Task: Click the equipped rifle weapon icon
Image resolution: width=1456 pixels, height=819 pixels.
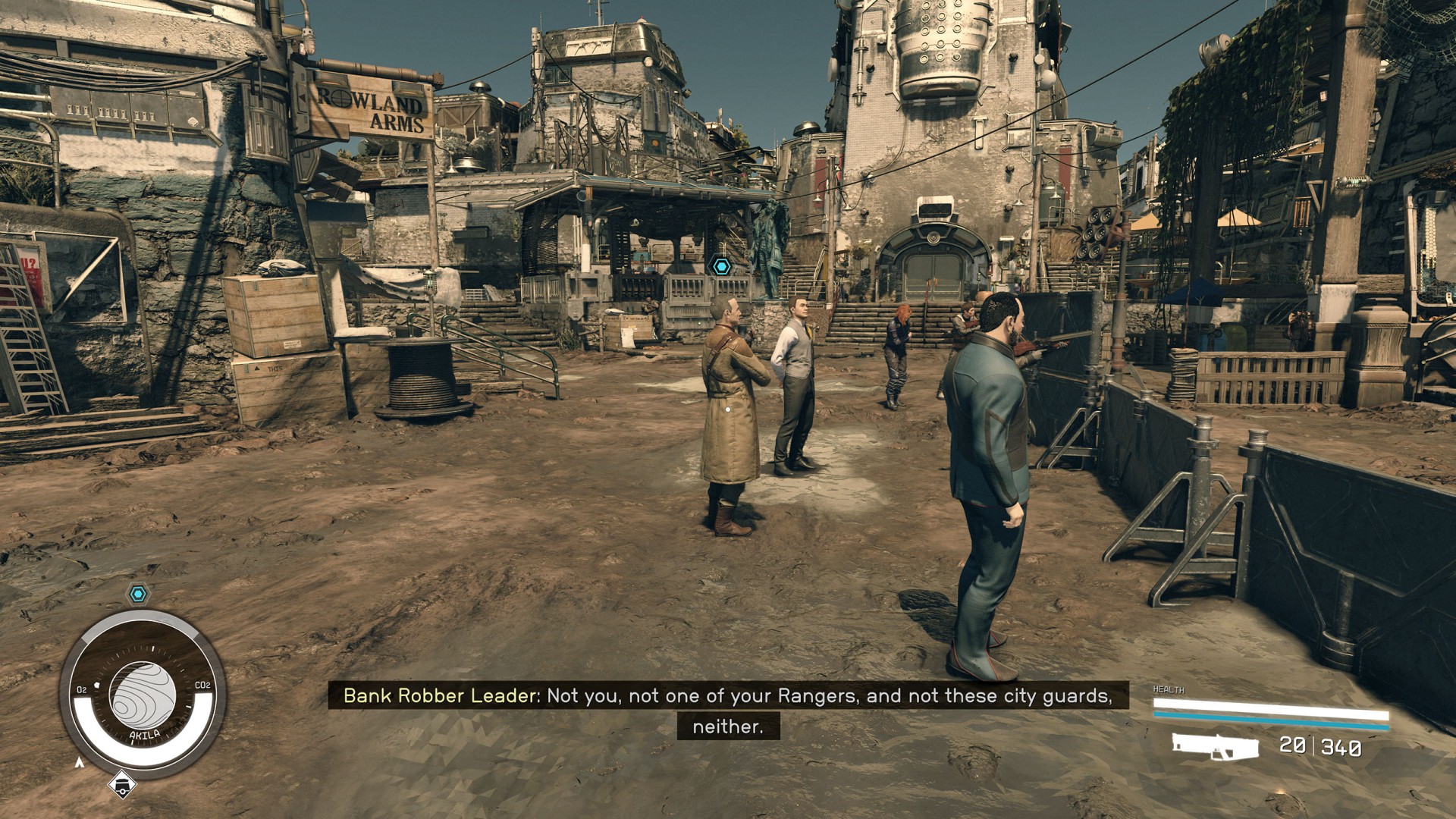Action: pos(1215,745)
